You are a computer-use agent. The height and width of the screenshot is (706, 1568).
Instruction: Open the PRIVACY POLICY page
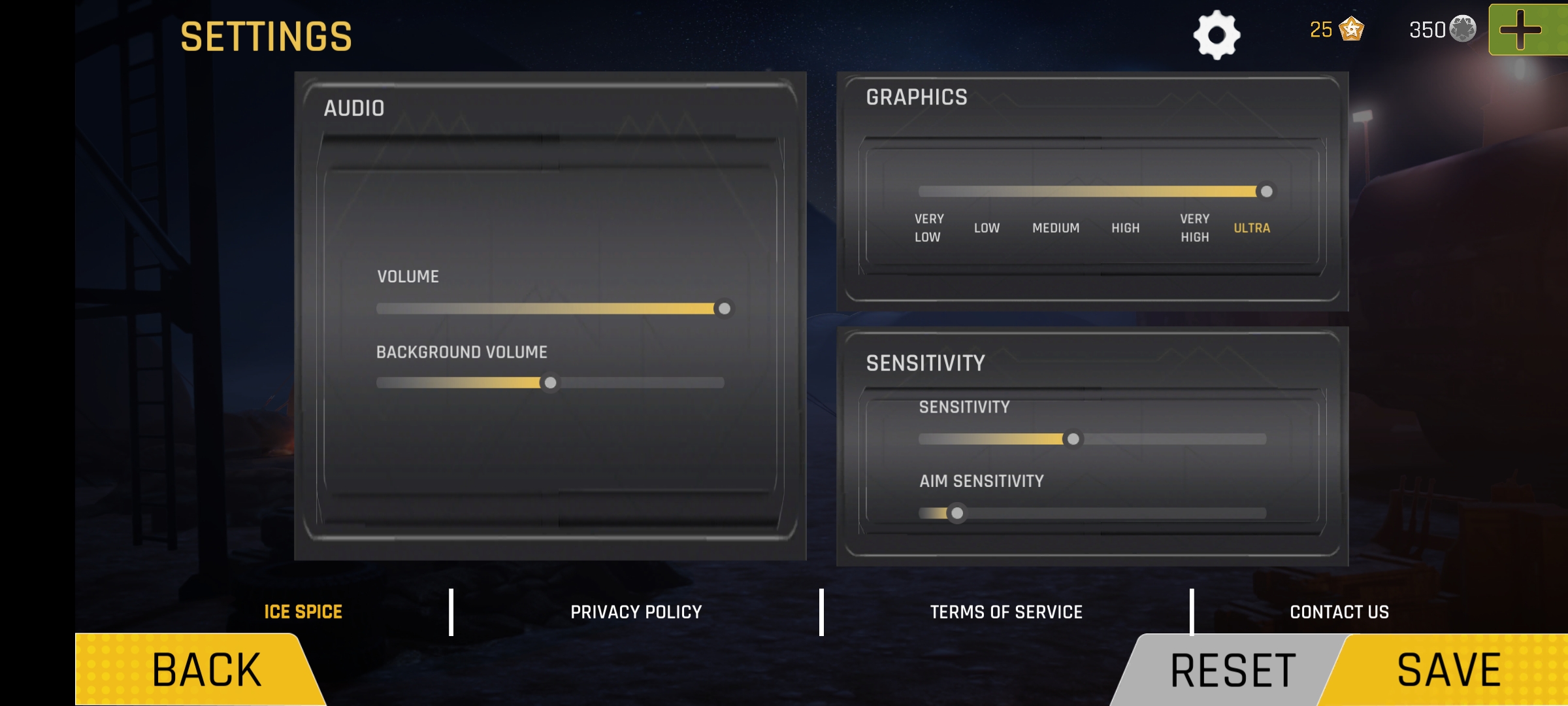click(636, 612)
